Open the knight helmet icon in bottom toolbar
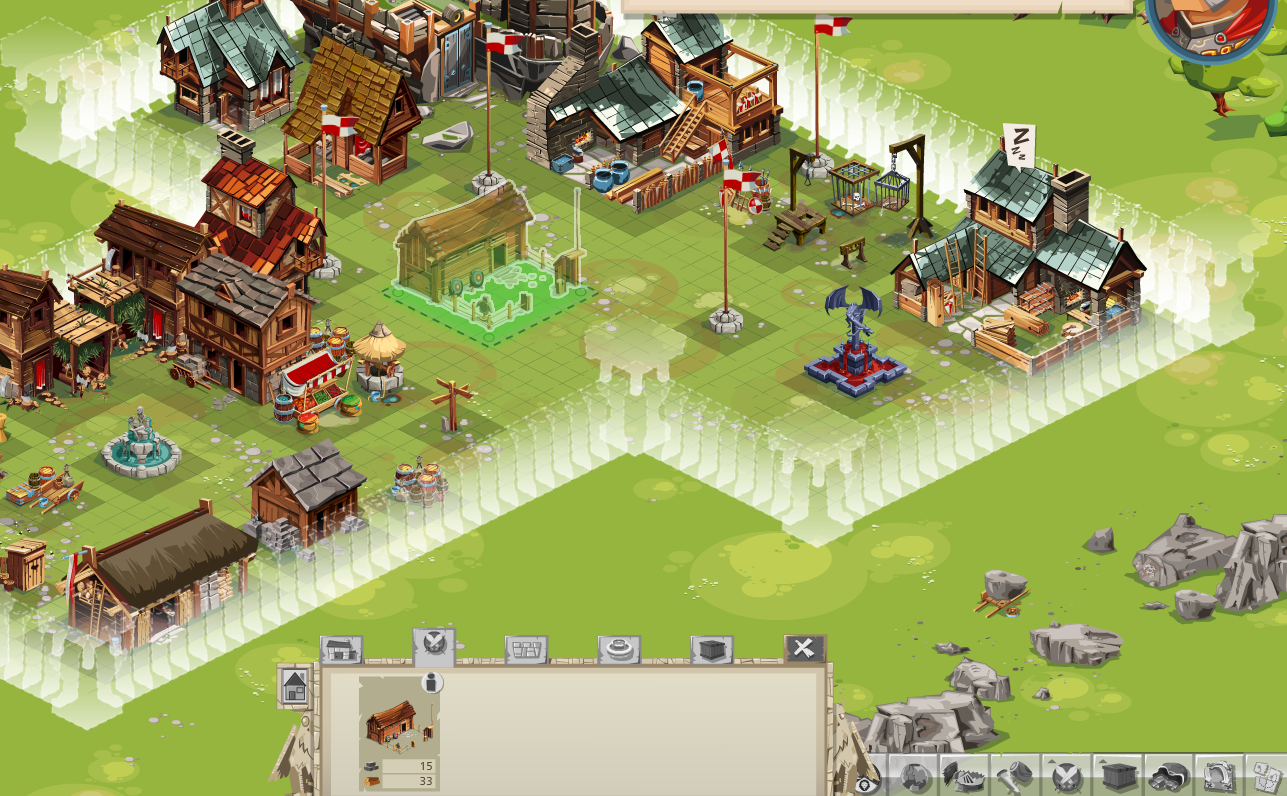This screenshot has height=796, width=1287. (x=966, y=779)
